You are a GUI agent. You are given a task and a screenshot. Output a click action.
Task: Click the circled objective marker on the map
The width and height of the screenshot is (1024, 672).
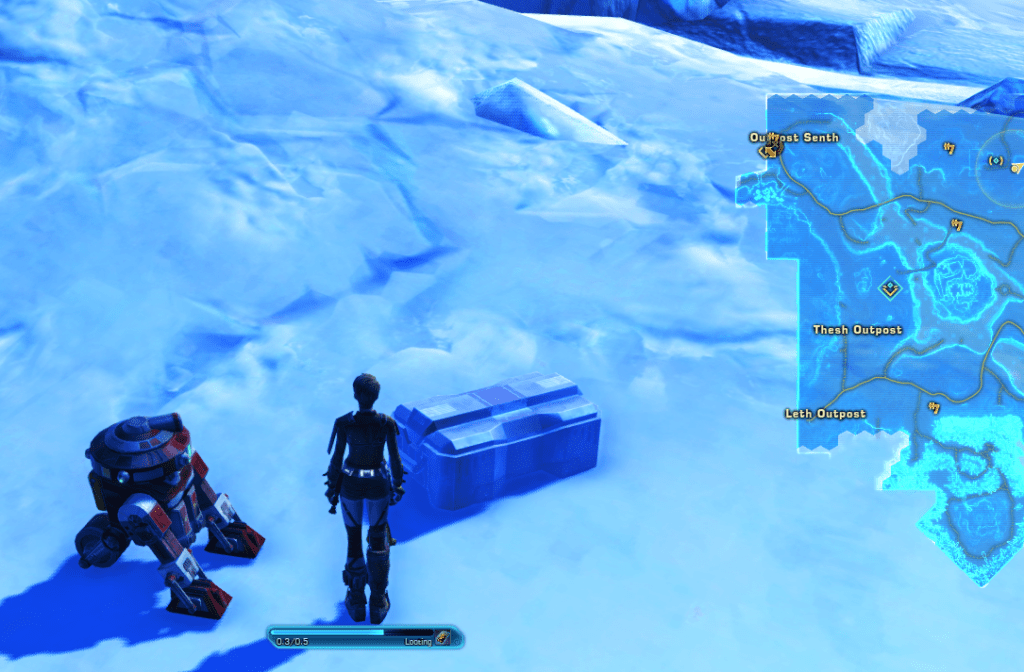pyautogui.click(x=995, y=160)
